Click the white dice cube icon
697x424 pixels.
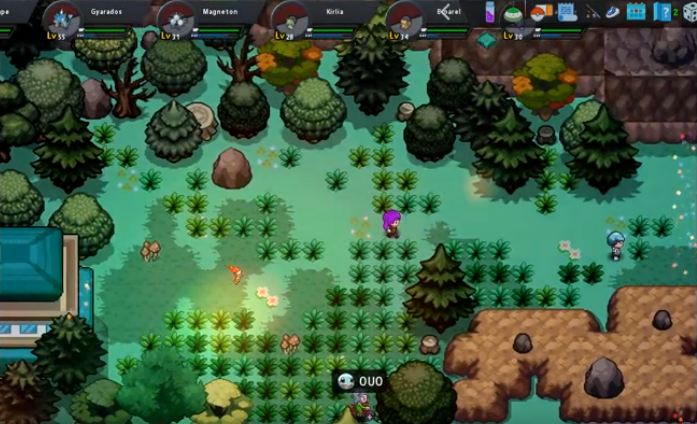click(688, 12)
